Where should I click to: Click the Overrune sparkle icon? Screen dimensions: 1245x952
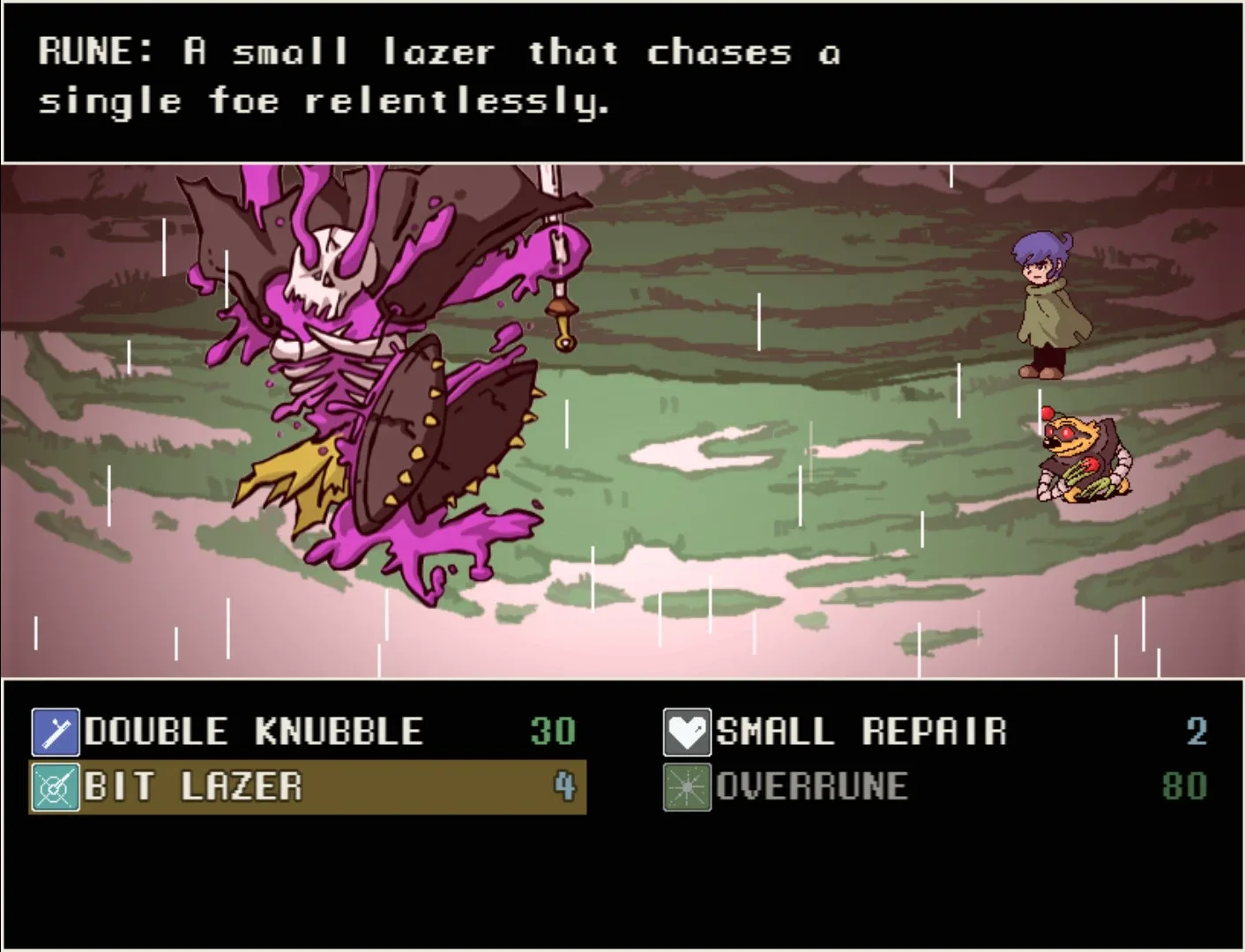687,787
